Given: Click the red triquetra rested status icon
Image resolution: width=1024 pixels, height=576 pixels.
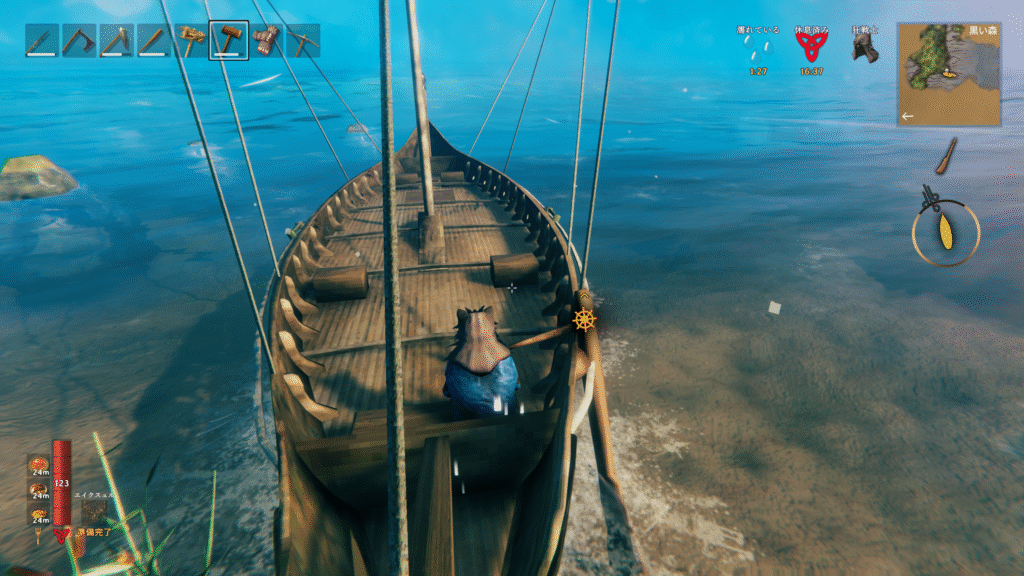Looking at the screenshot, I should tap(811, 47).
